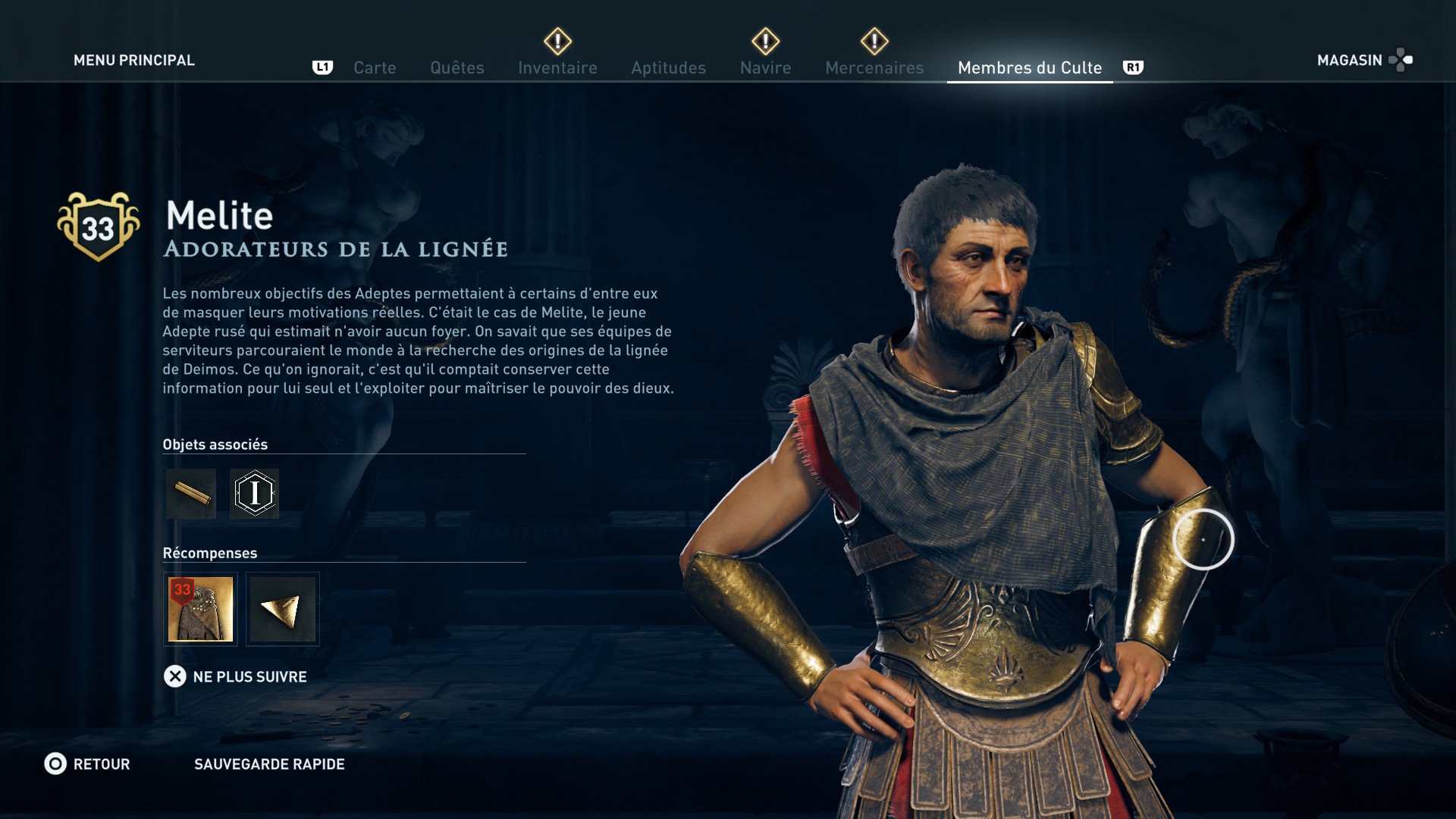Switch to the Mercenaires tab
1456x819 pixels.
(874, 67)
